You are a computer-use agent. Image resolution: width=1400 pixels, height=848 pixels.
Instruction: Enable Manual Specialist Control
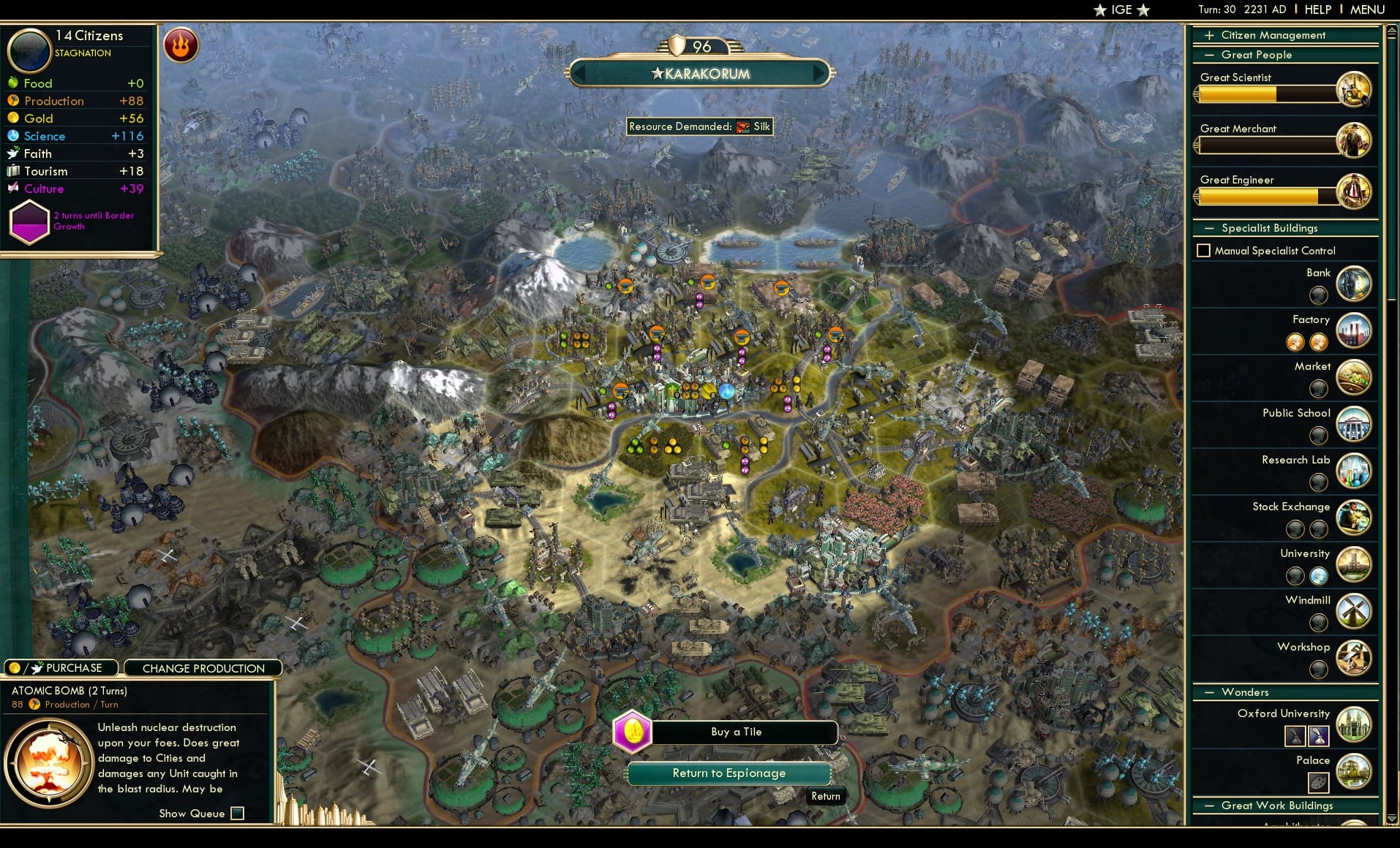(1204, 250)
